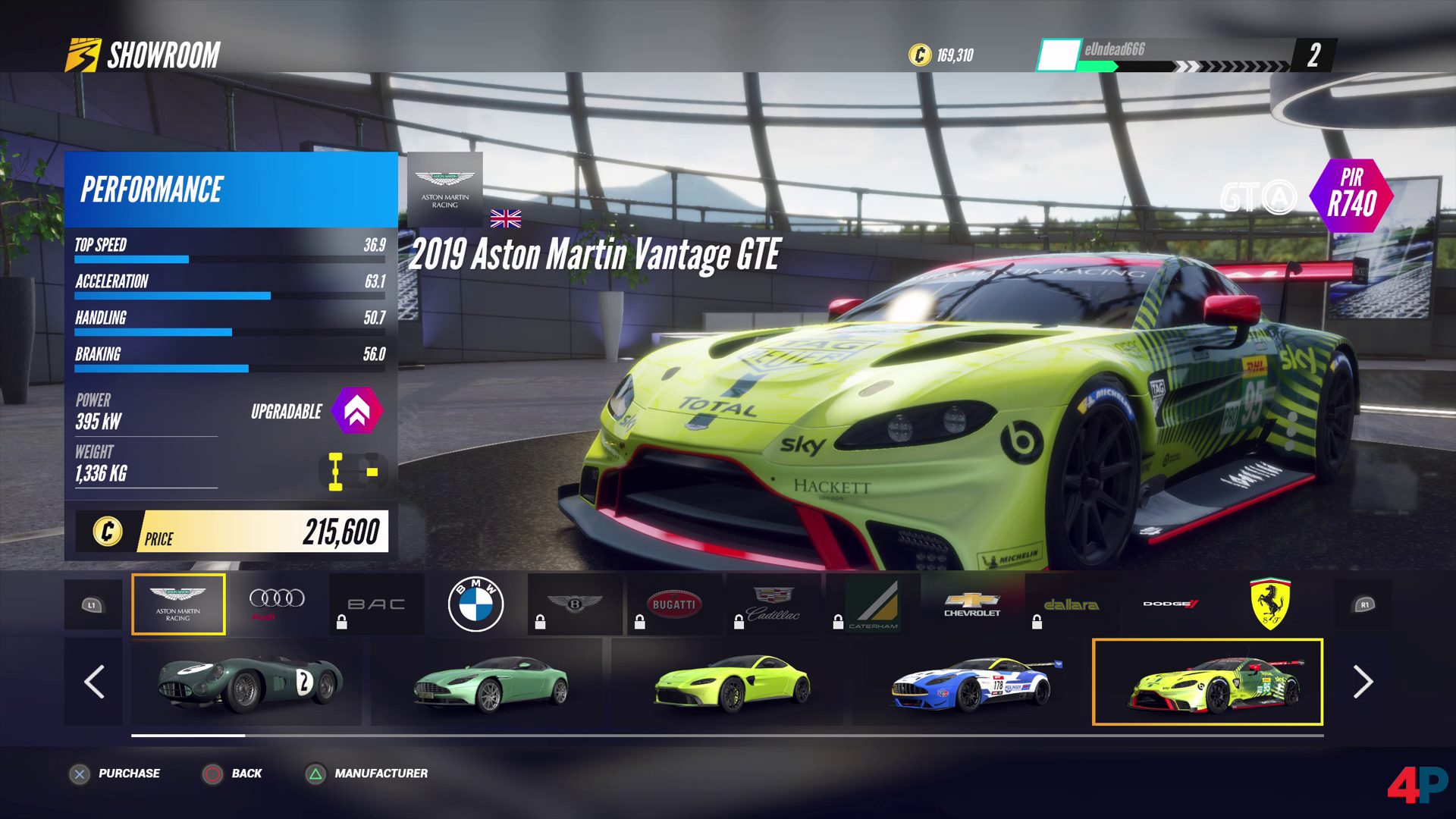Choose the BAC manufacturer logo
Viewport: 1456px width, 819px height.
click(x=376, y=604)
